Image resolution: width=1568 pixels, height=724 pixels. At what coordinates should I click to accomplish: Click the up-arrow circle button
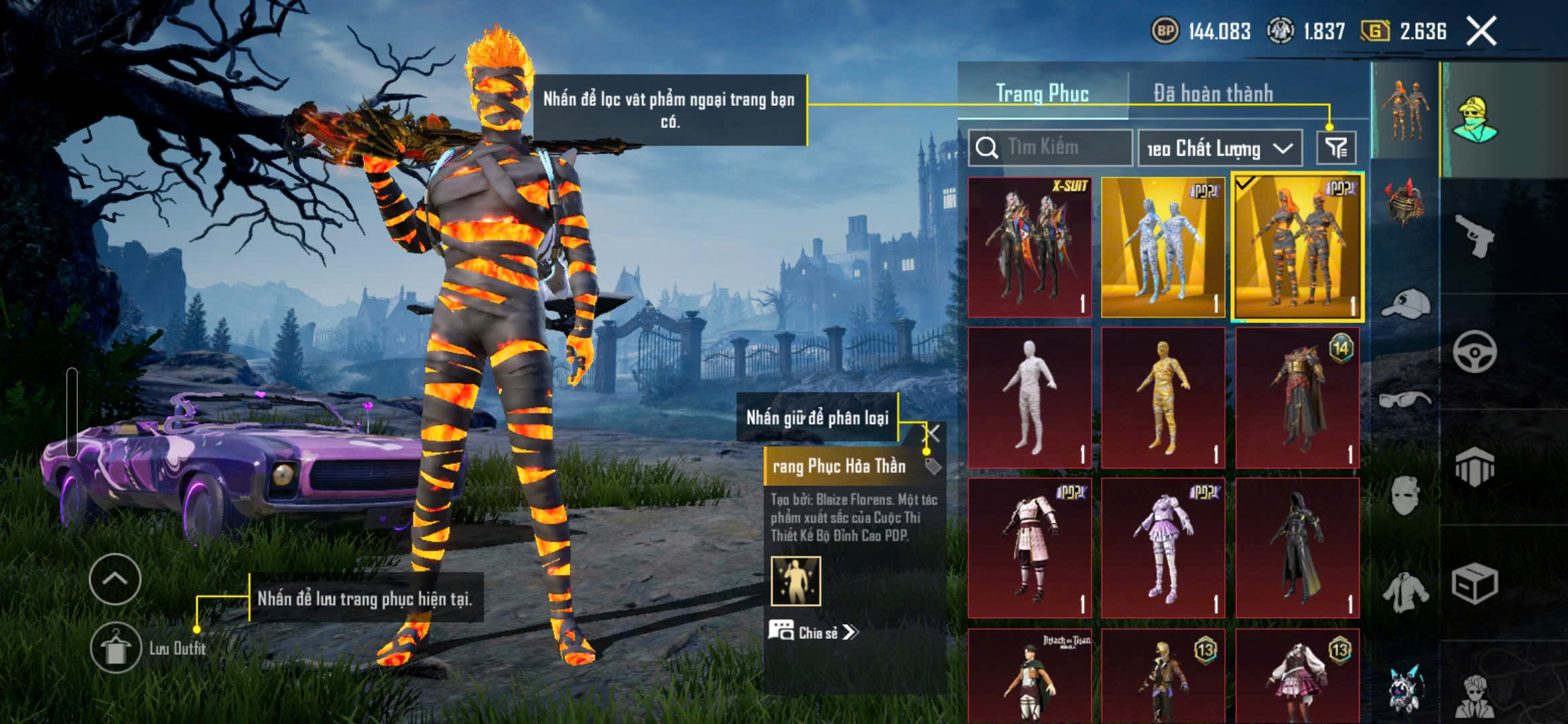coord(115,579)
